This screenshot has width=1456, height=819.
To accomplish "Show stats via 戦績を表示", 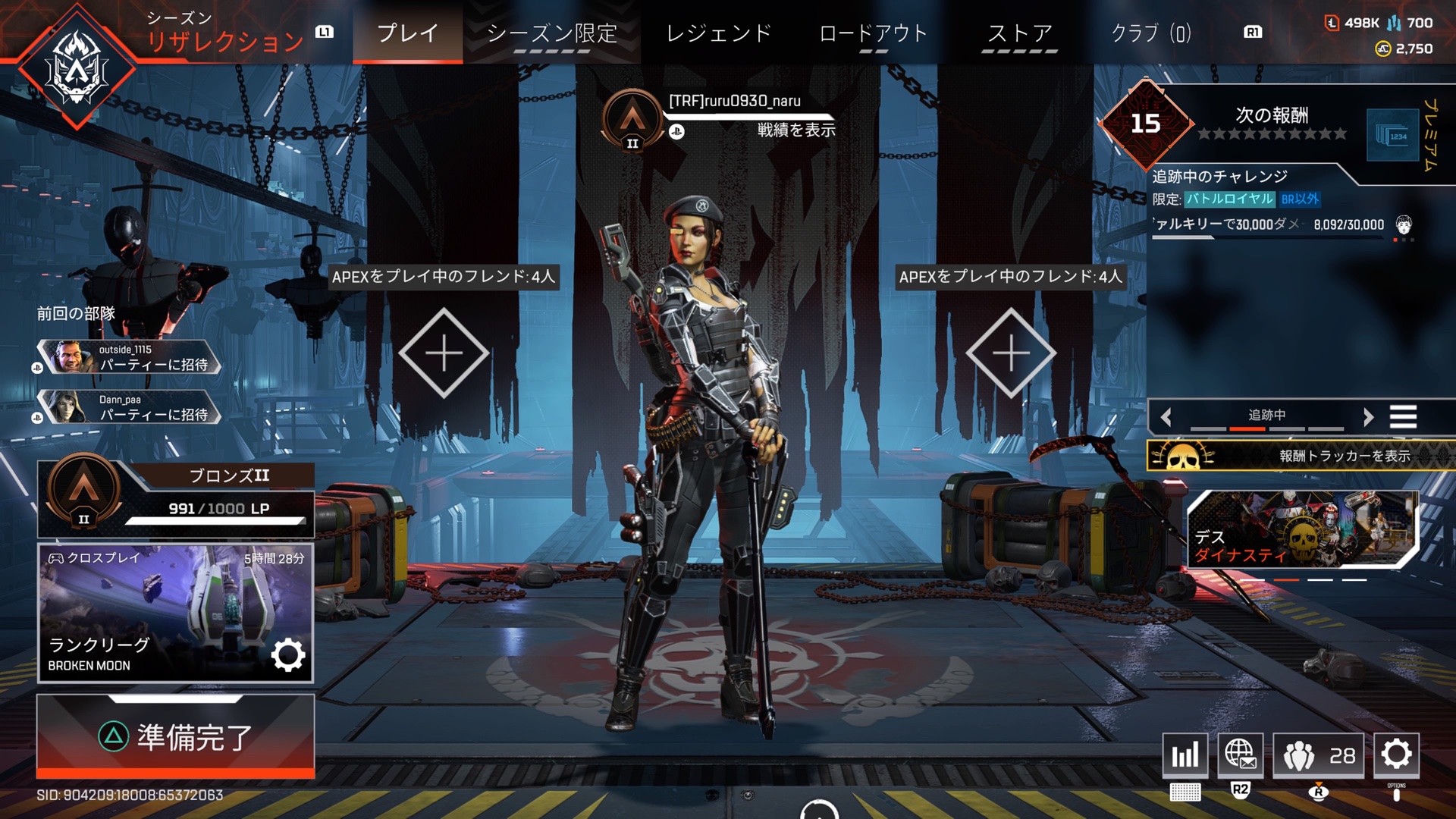I will click(795, 130).
